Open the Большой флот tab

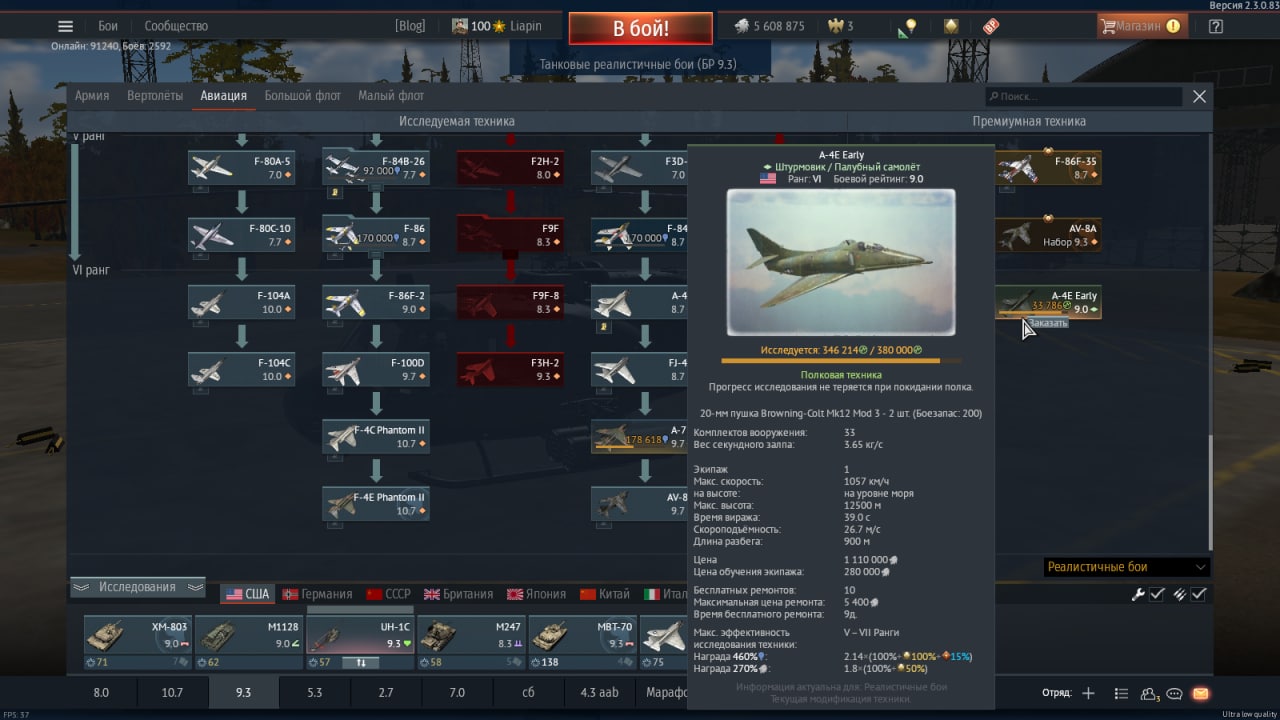coord(302,96)
